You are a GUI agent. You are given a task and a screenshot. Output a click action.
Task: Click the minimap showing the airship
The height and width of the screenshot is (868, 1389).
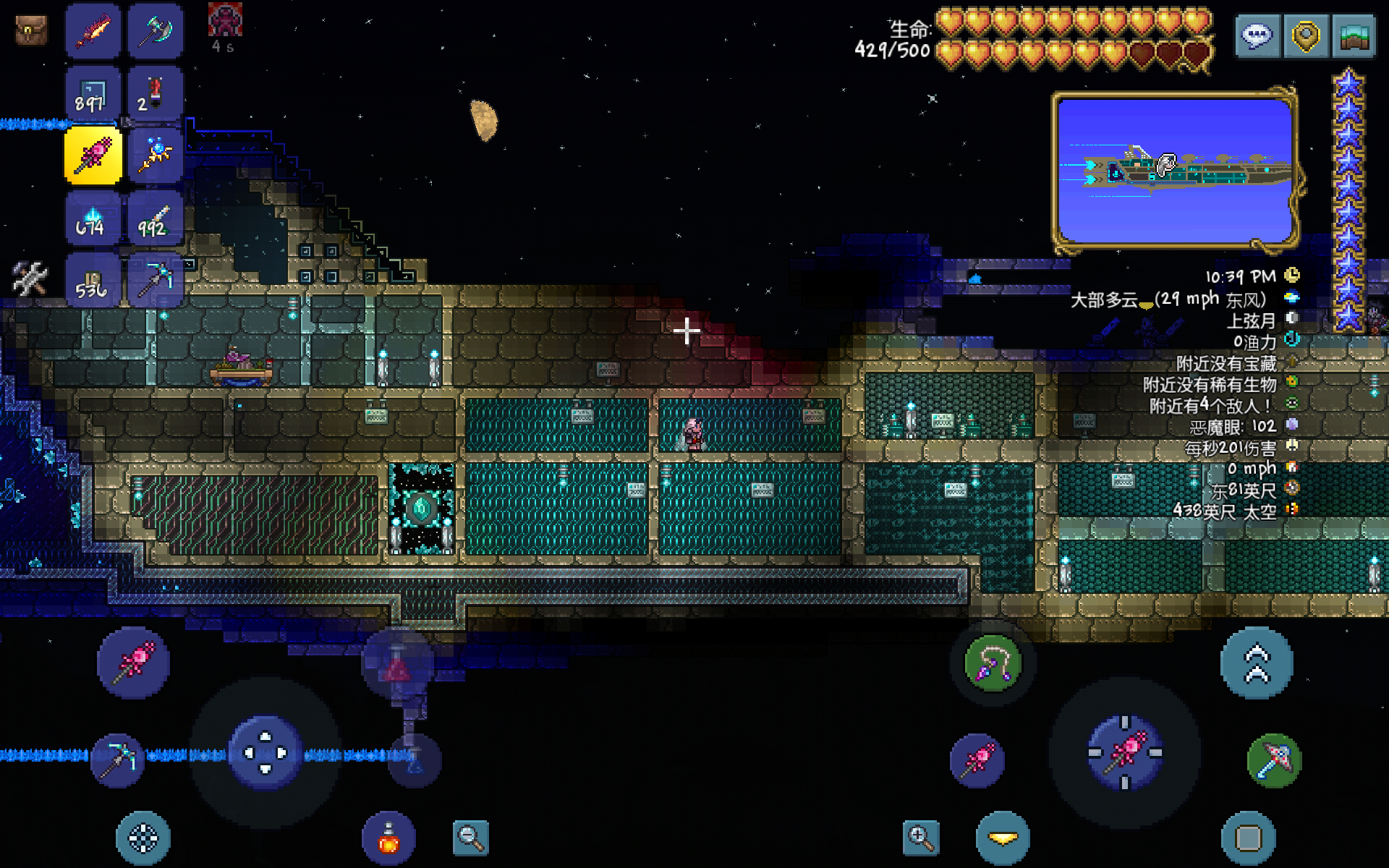pos(1174,171)
